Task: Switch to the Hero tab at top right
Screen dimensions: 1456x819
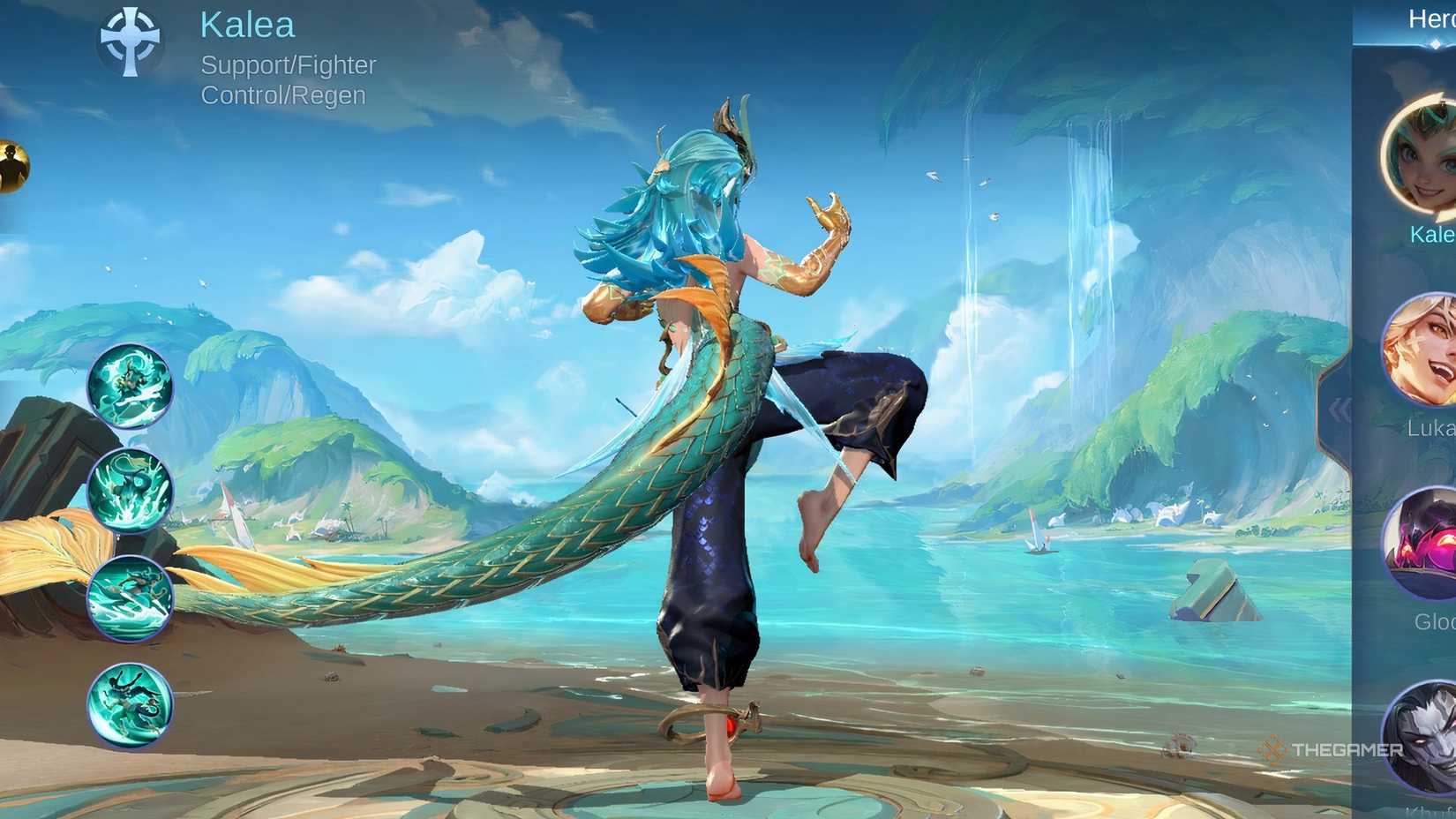Action: (1430, 18)
